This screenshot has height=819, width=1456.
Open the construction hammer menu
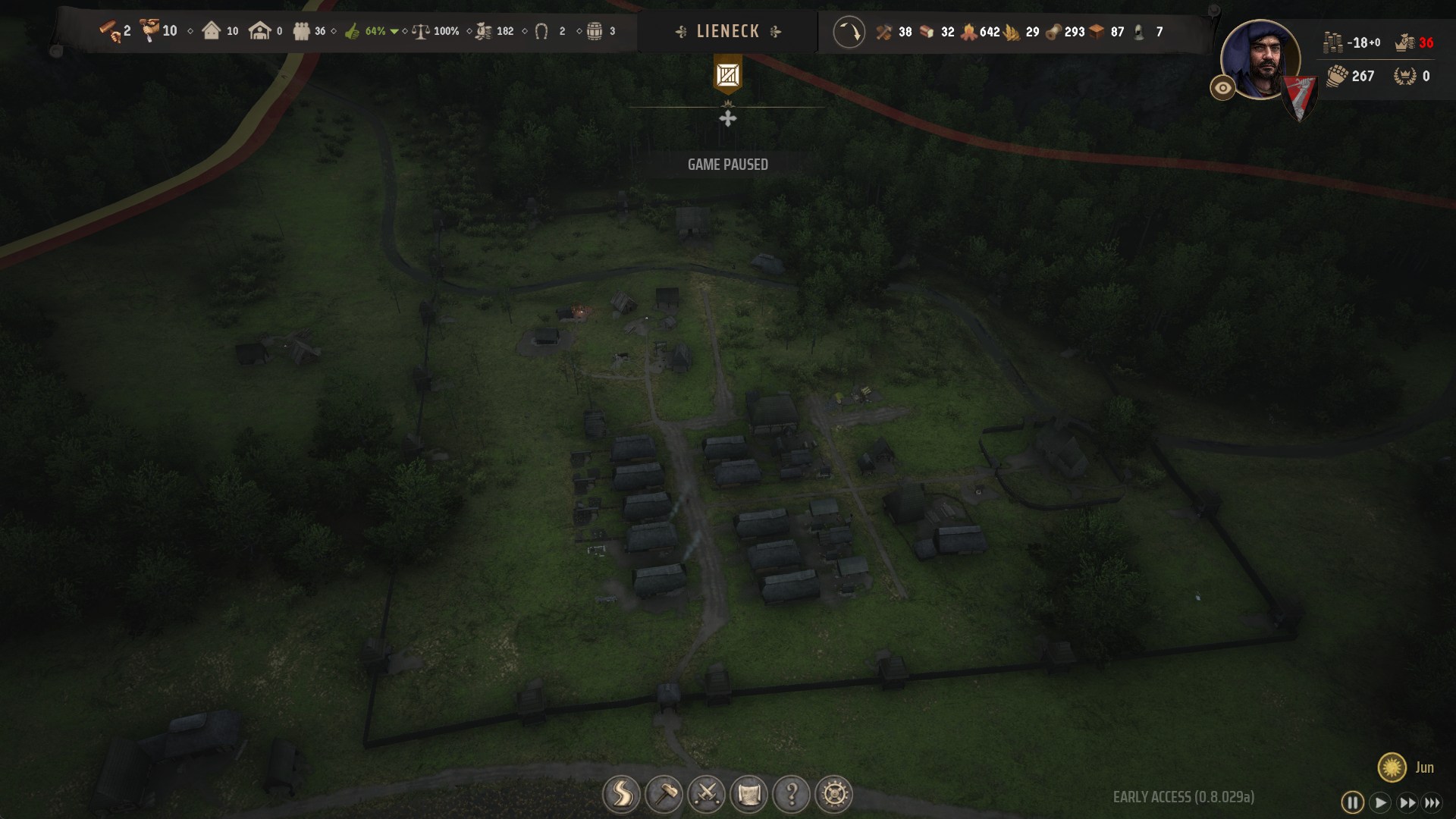coord(664,795)
